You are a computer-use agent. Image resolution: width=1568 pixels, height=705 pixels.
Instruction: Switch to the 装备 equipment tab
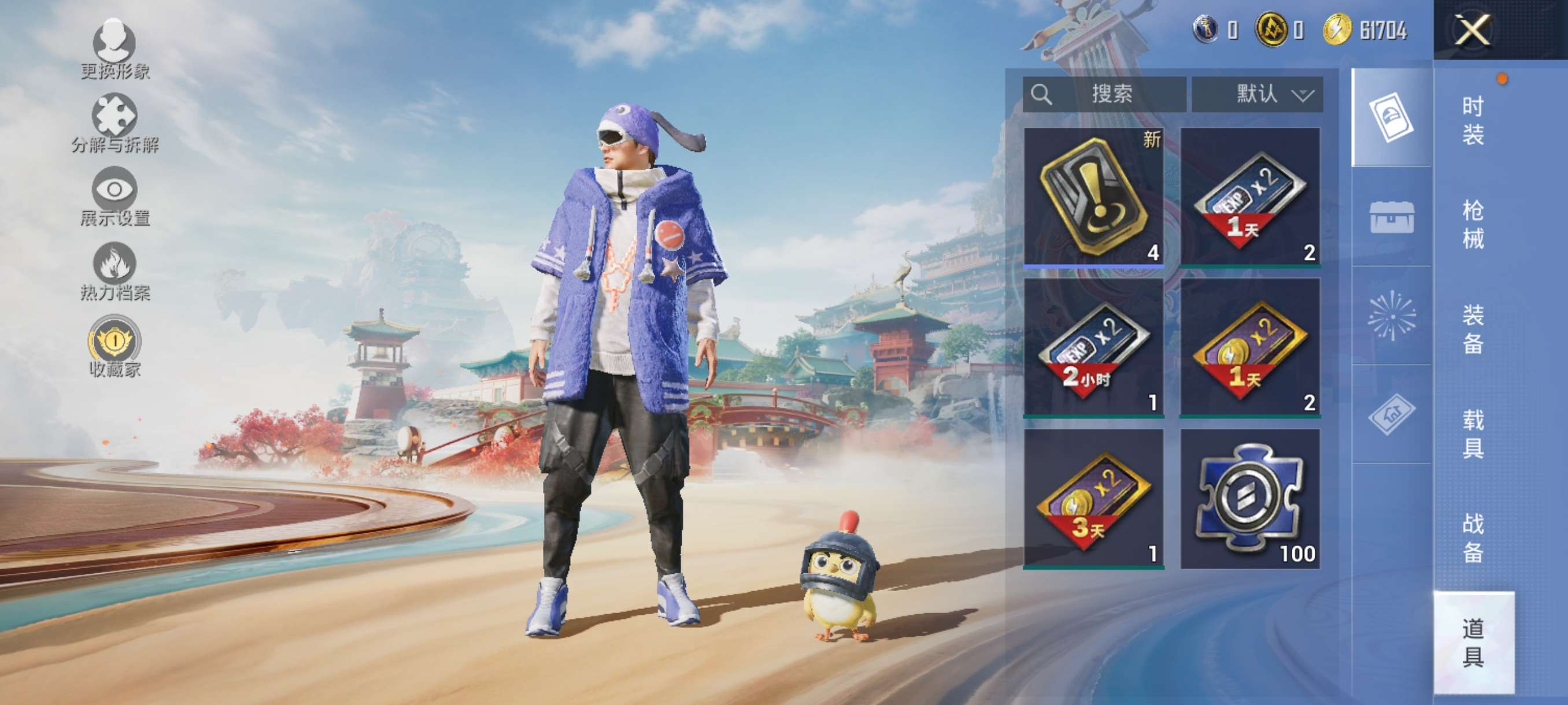1473,329
